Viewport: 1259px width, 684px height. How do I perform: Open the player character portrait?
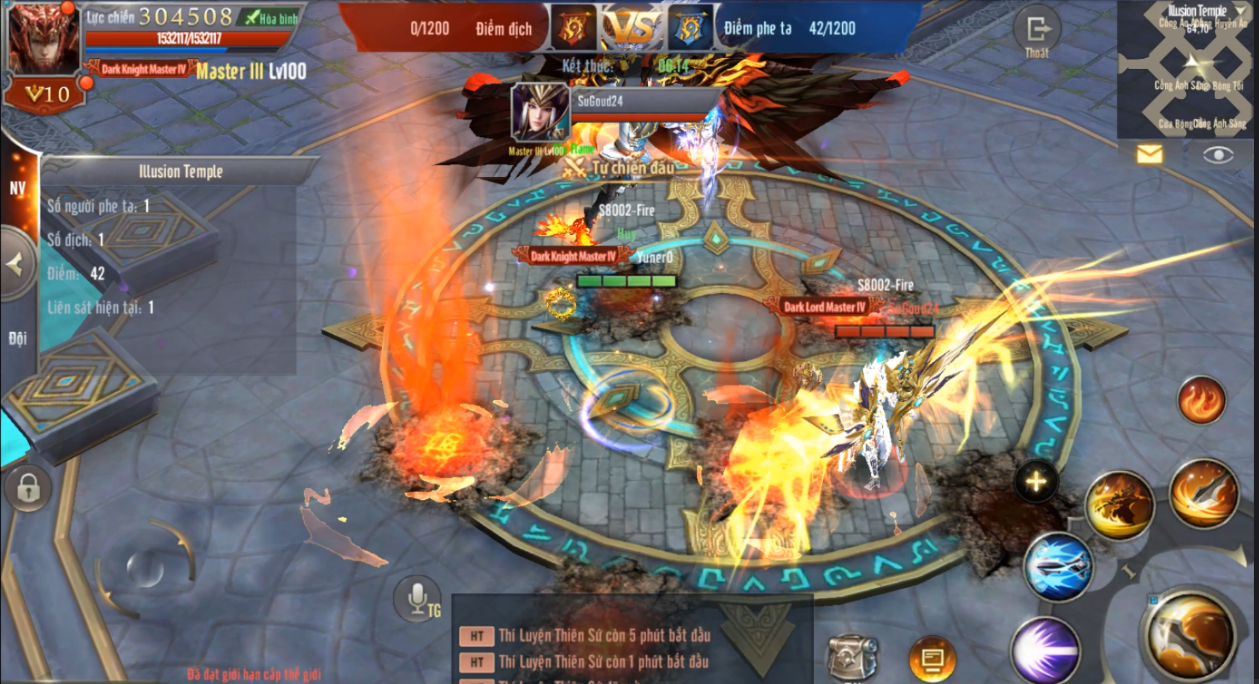pos(44,40)
